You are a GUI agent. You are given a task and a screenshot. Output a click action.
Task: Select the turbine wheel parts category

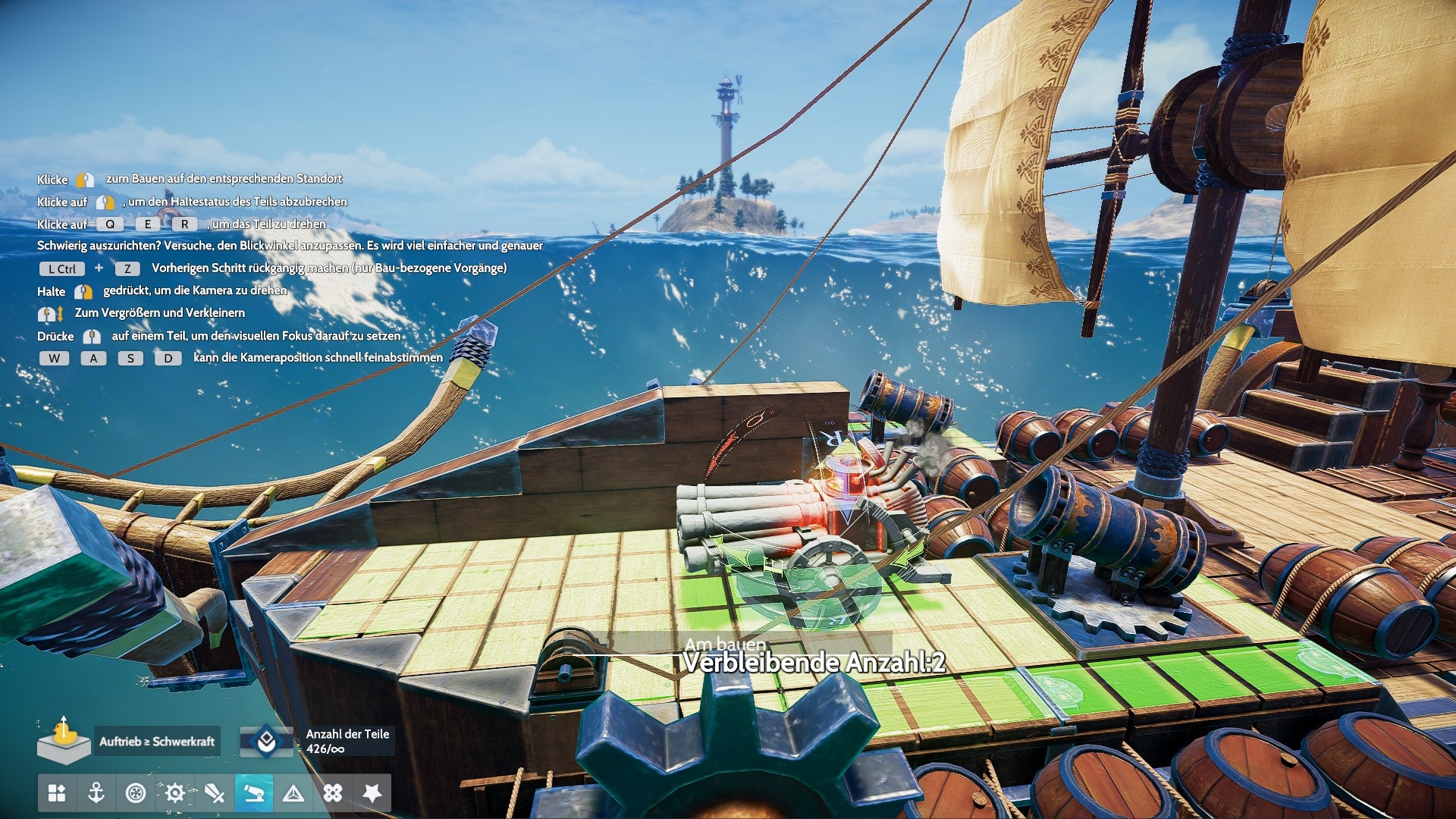coord(136,793)
